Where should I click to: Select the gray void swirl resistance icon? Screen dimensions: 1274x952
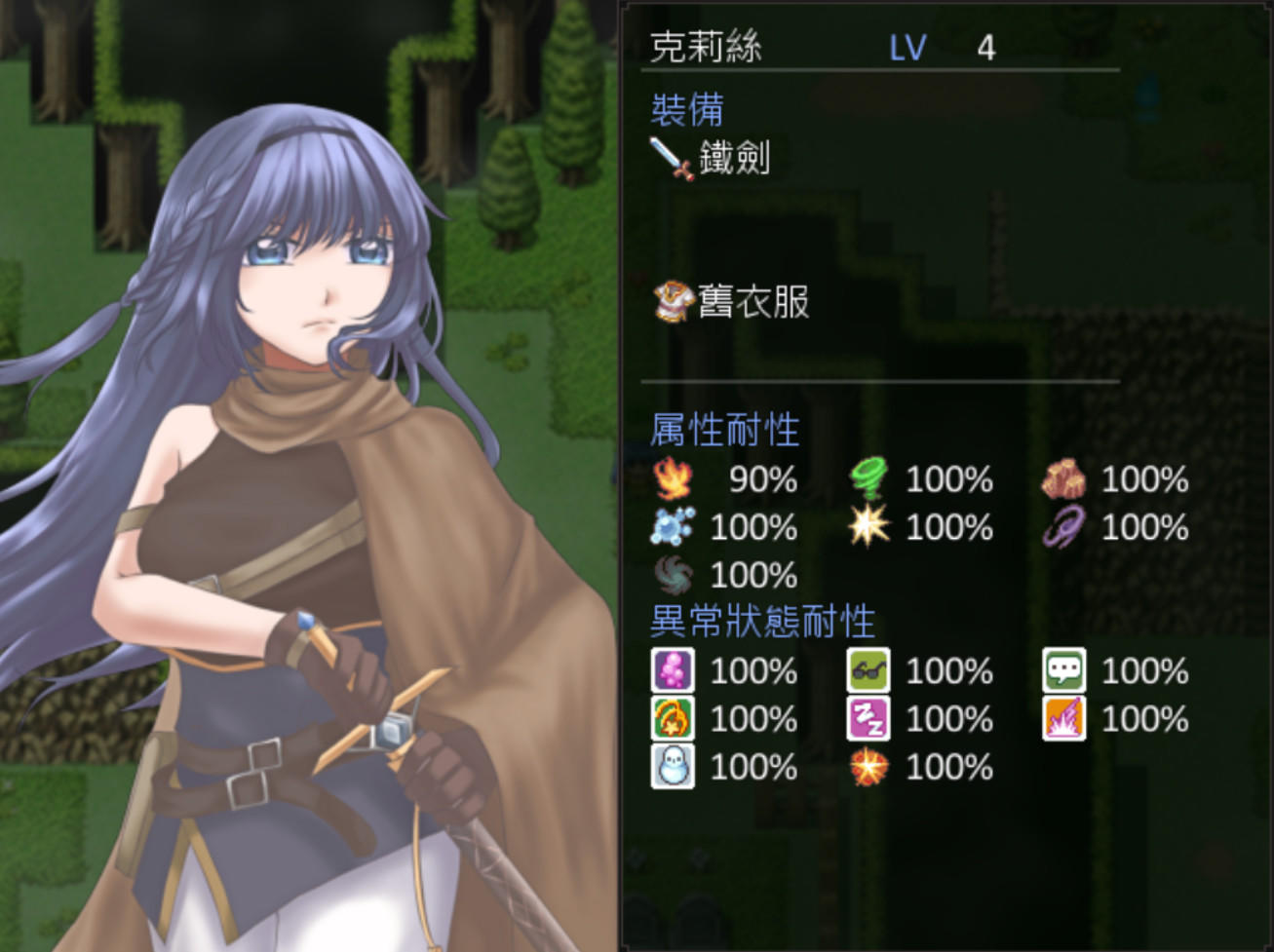tap(674, 575)
